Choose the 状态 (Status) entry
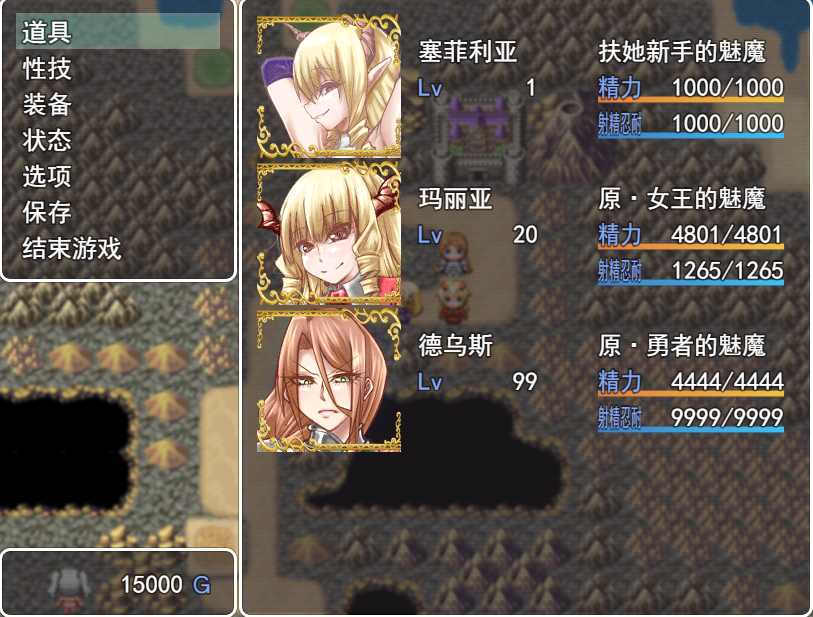 (x=47, y=140)
